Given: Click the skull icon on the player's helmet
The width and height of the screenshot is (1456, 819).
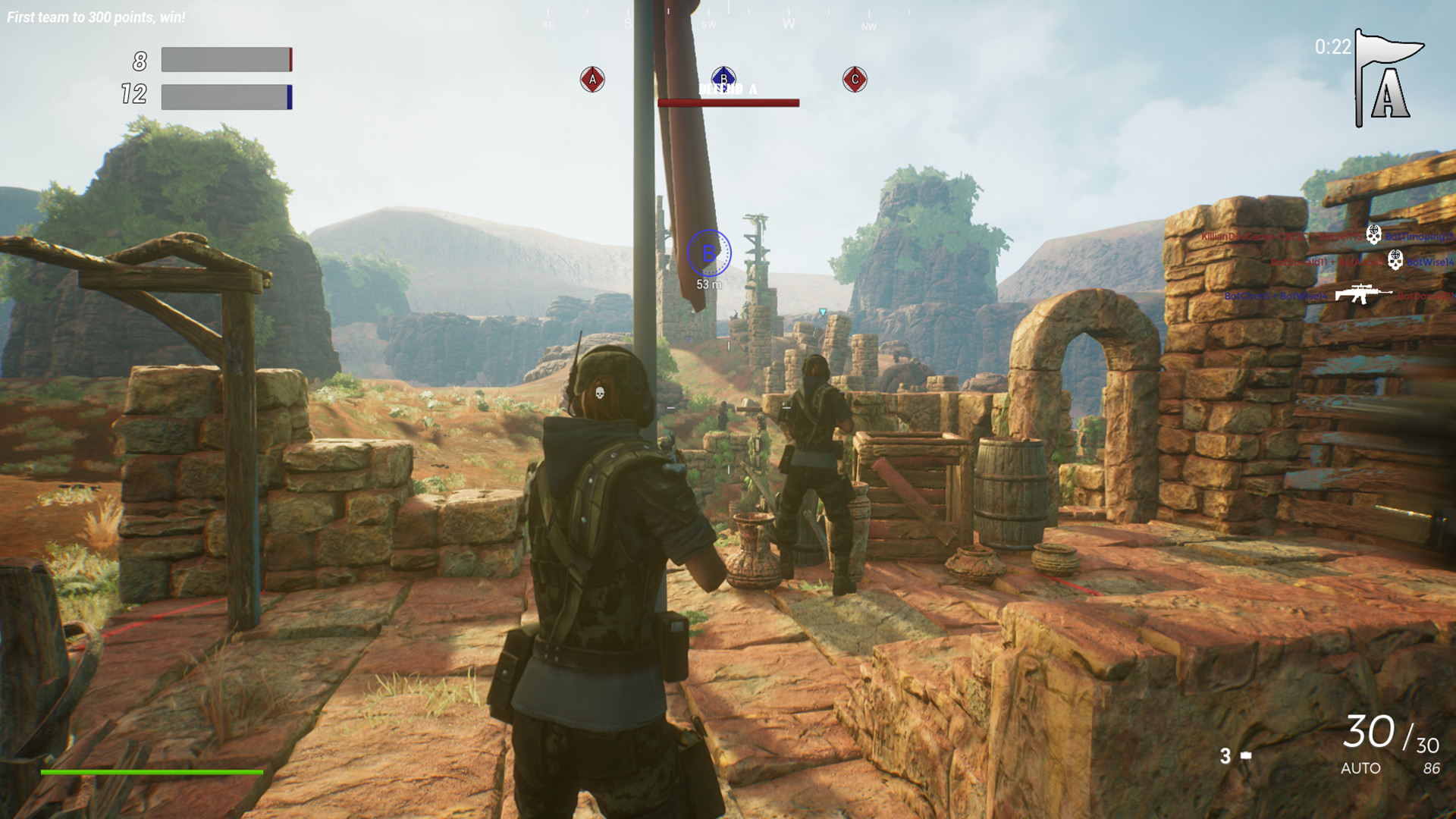Looking at the screenshot, I should point(598,394).
